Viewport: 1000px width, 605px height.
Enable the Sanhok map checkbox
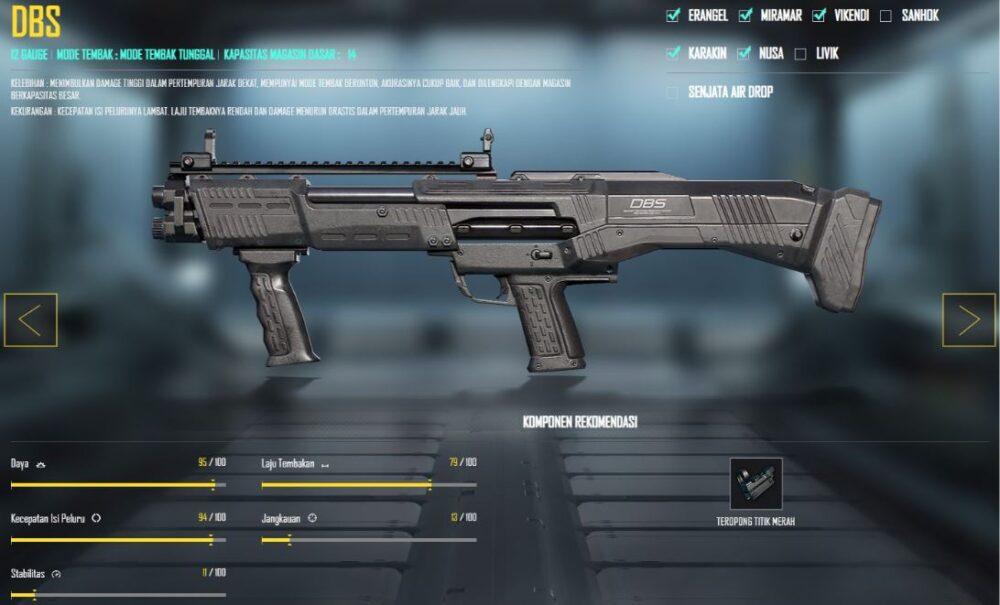pyautogui.click(x=886, y=15)
